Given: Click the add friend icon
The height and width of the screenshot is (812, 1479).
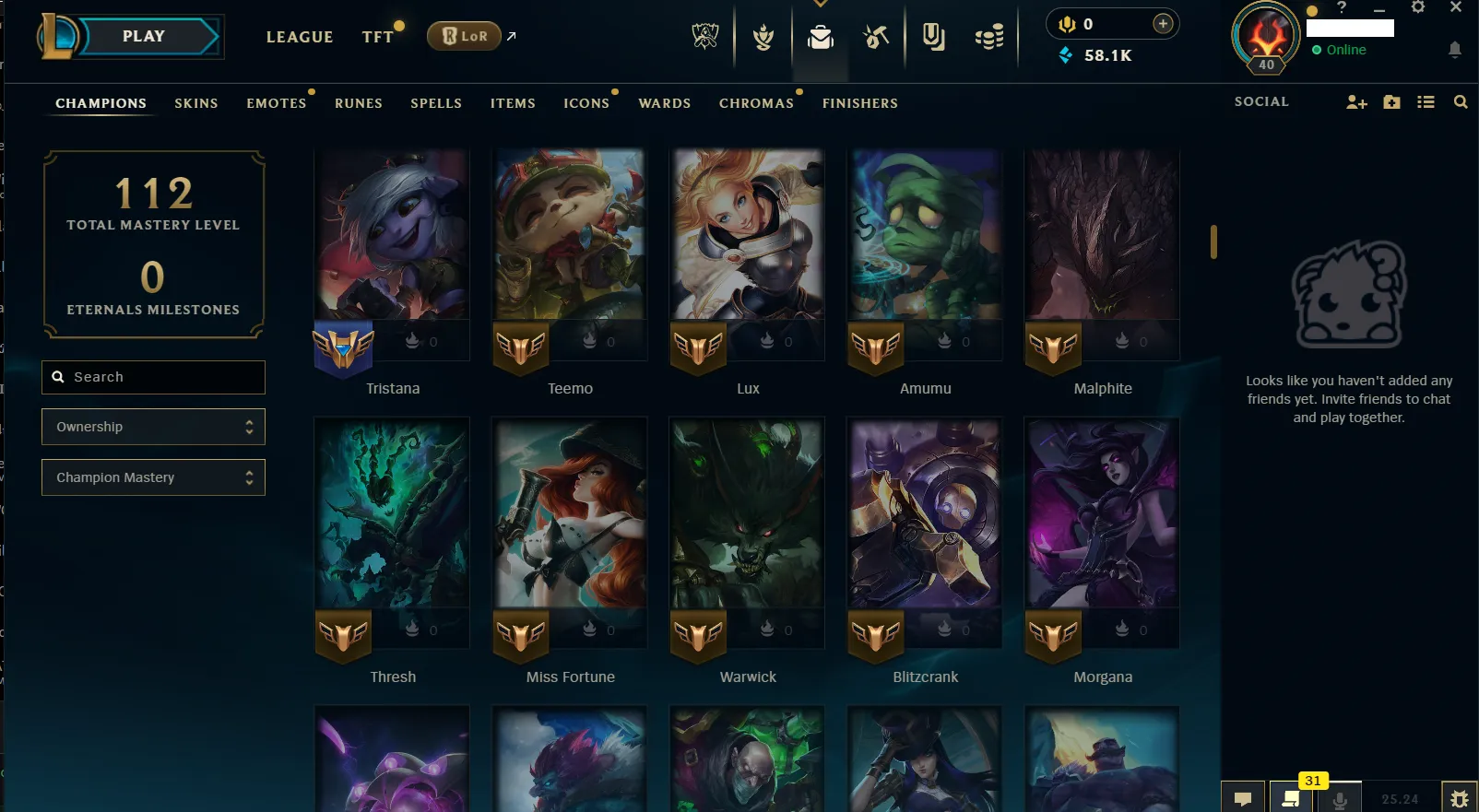Looking at the screenshot, I should (x=1355, y=102).
